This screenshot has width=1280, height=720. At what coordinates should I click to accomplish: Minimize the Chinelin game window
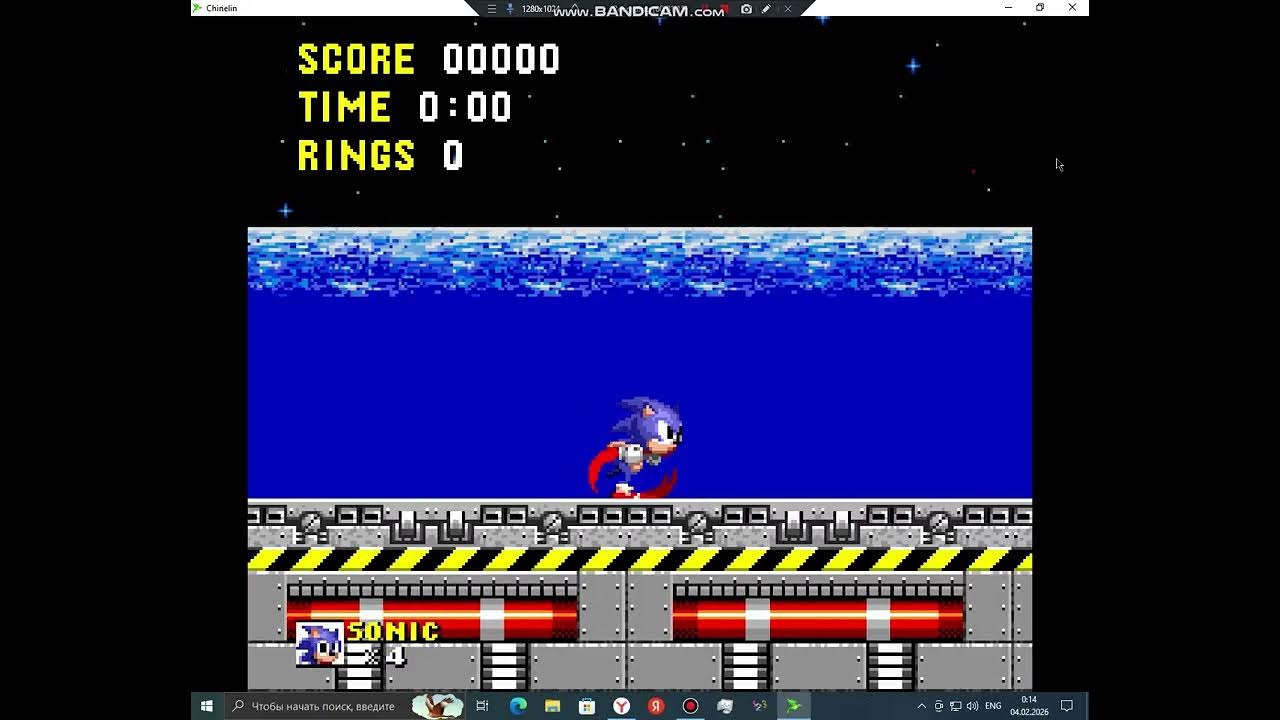[x=1008, y=8]
